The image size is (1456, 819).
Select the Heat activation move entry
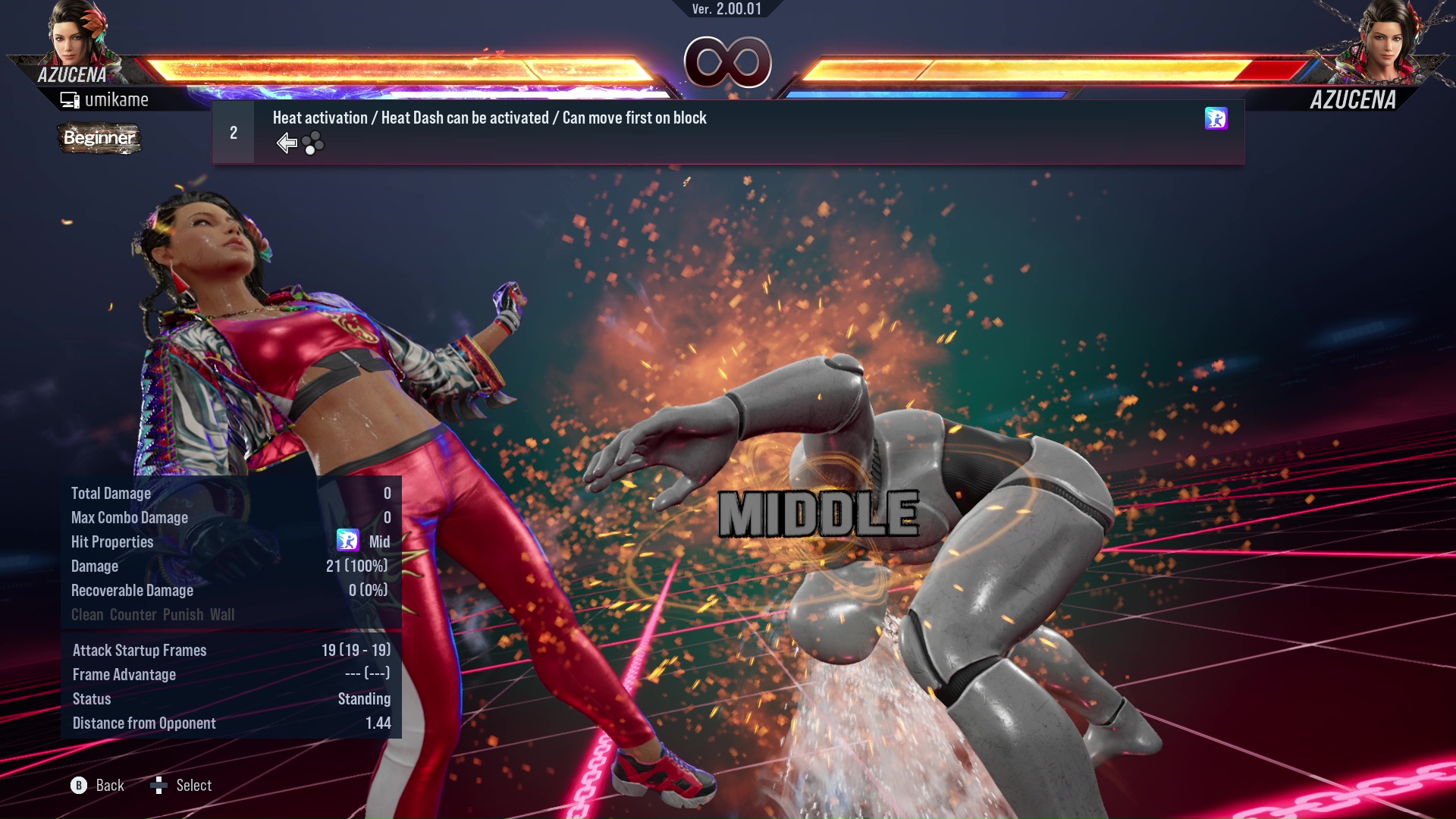(x=489, y=118)
